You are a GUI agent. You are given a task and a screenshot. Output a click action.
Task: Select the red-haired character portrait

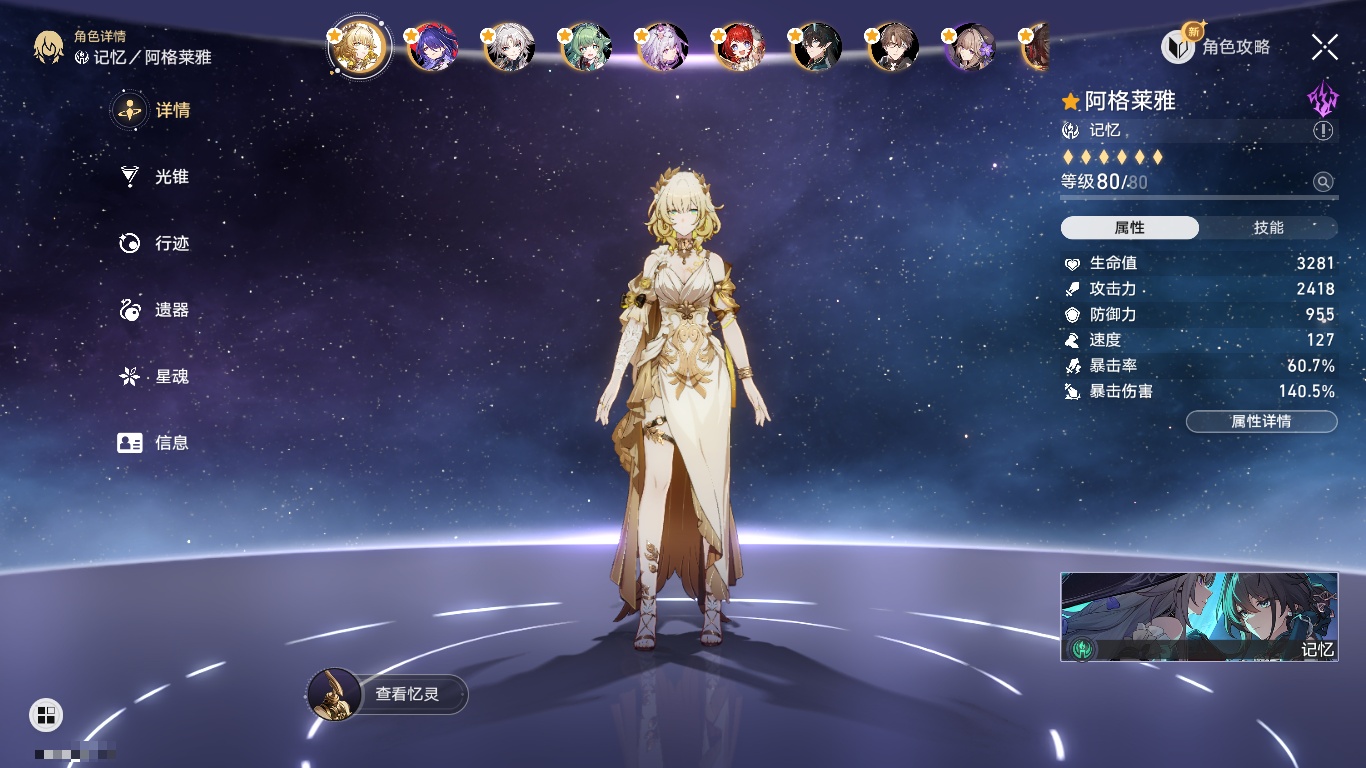(x=739, y=47)
